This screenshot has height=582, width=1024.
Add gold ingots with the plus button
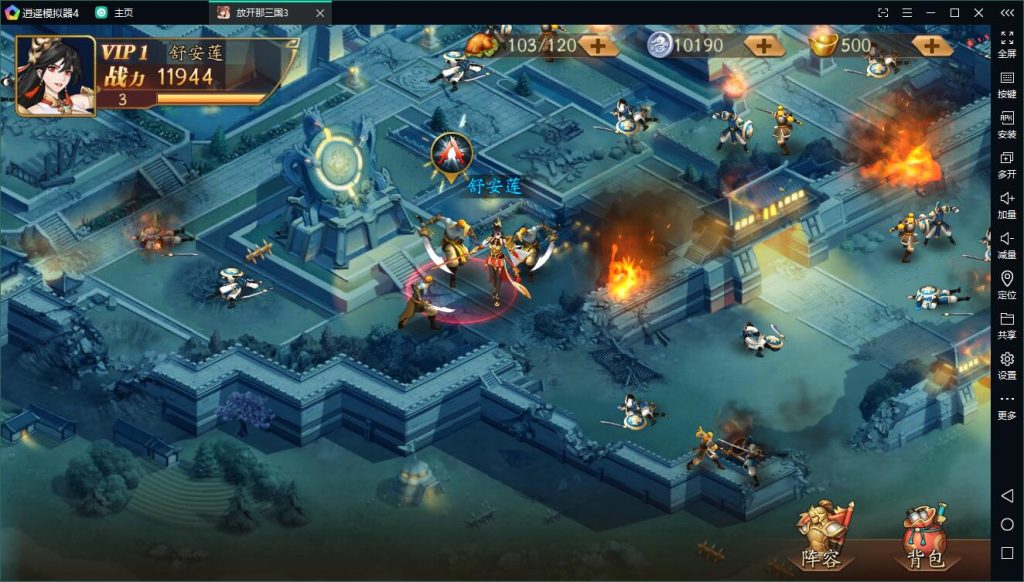click(x=932, y=45)
